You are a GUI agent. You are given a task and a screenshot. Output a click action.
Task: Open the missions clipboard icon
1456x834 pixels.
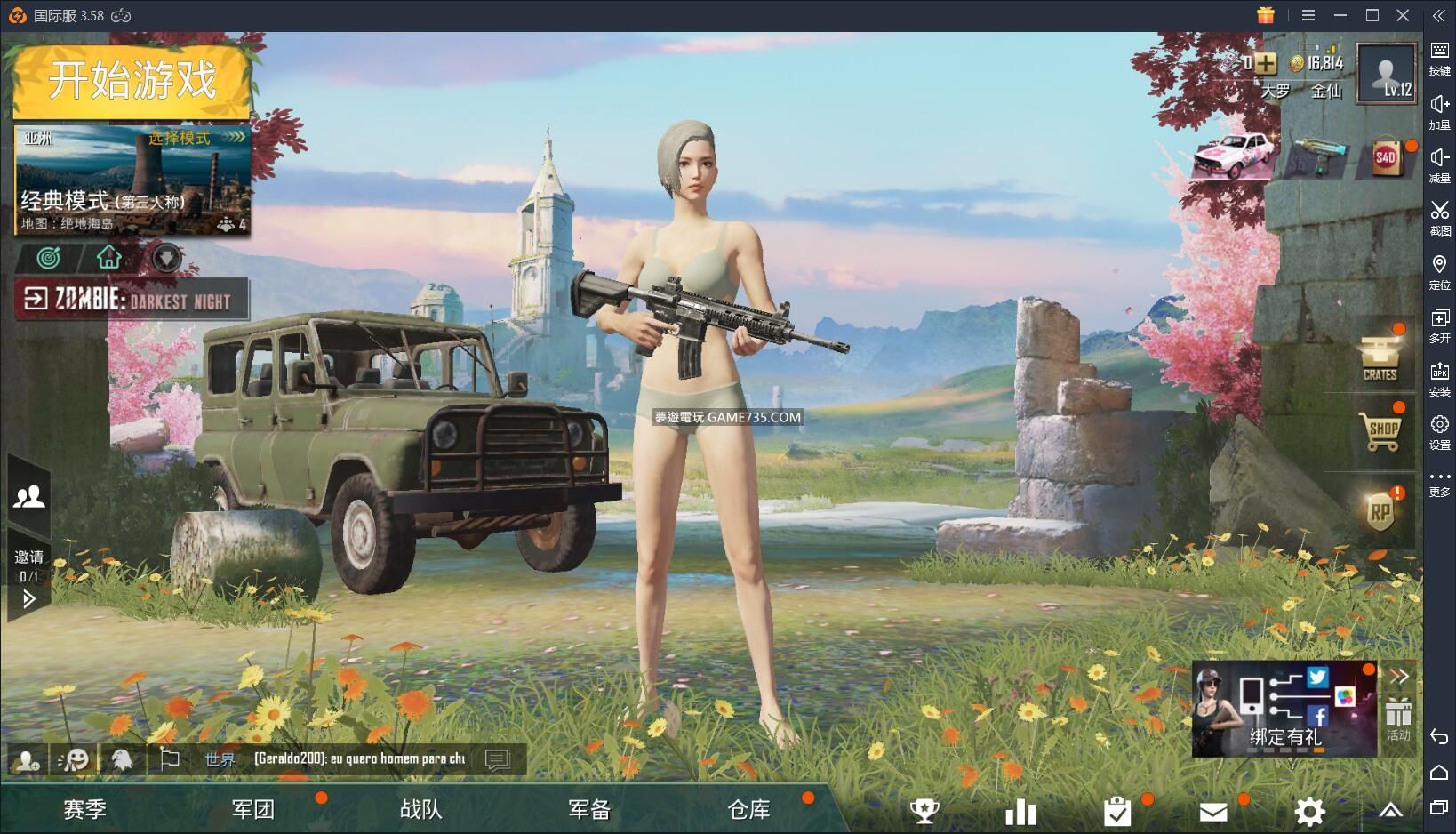(1117, 811)
